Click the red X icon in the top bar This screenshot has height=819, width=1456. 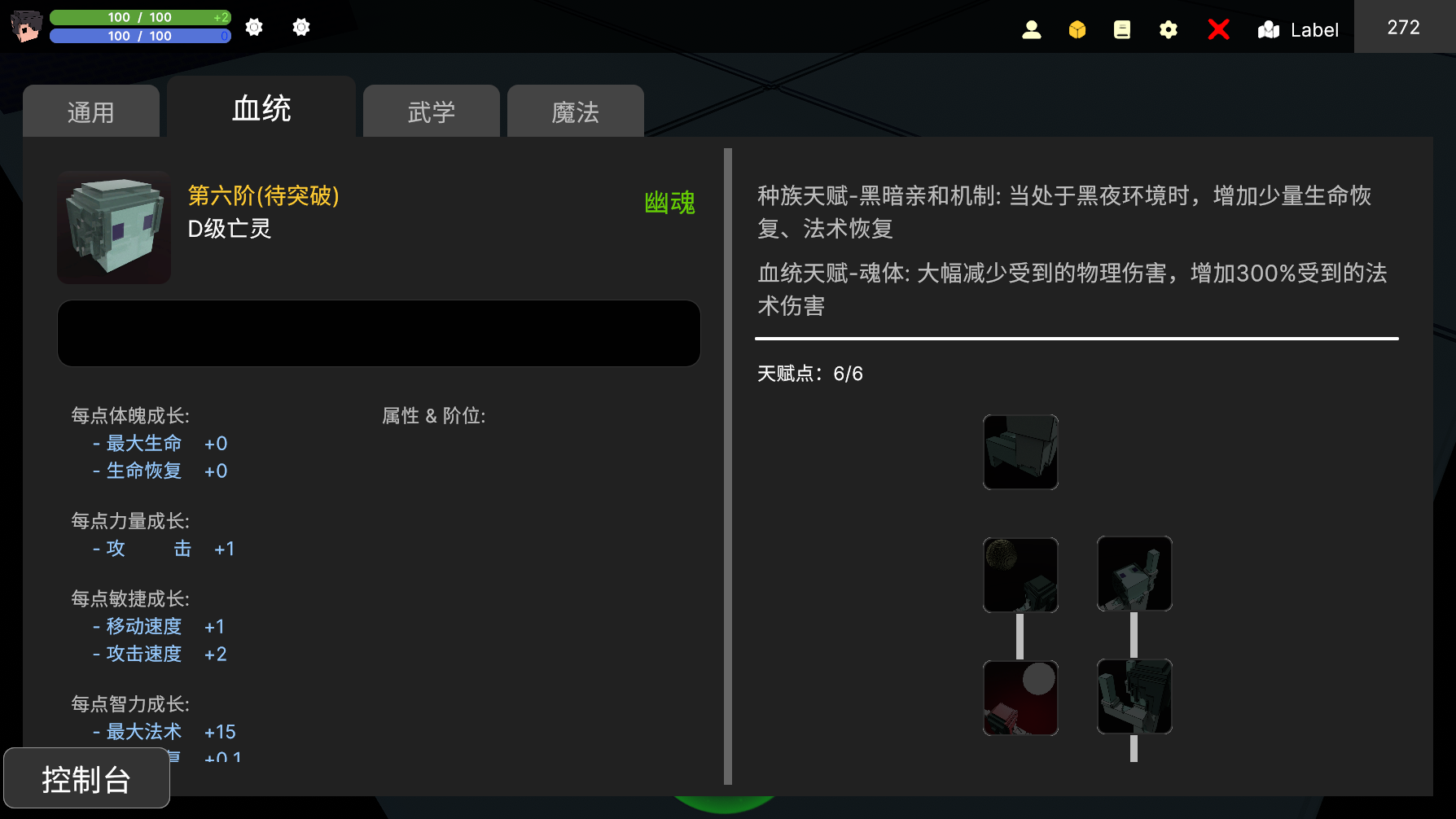[x=1218, y=29]
